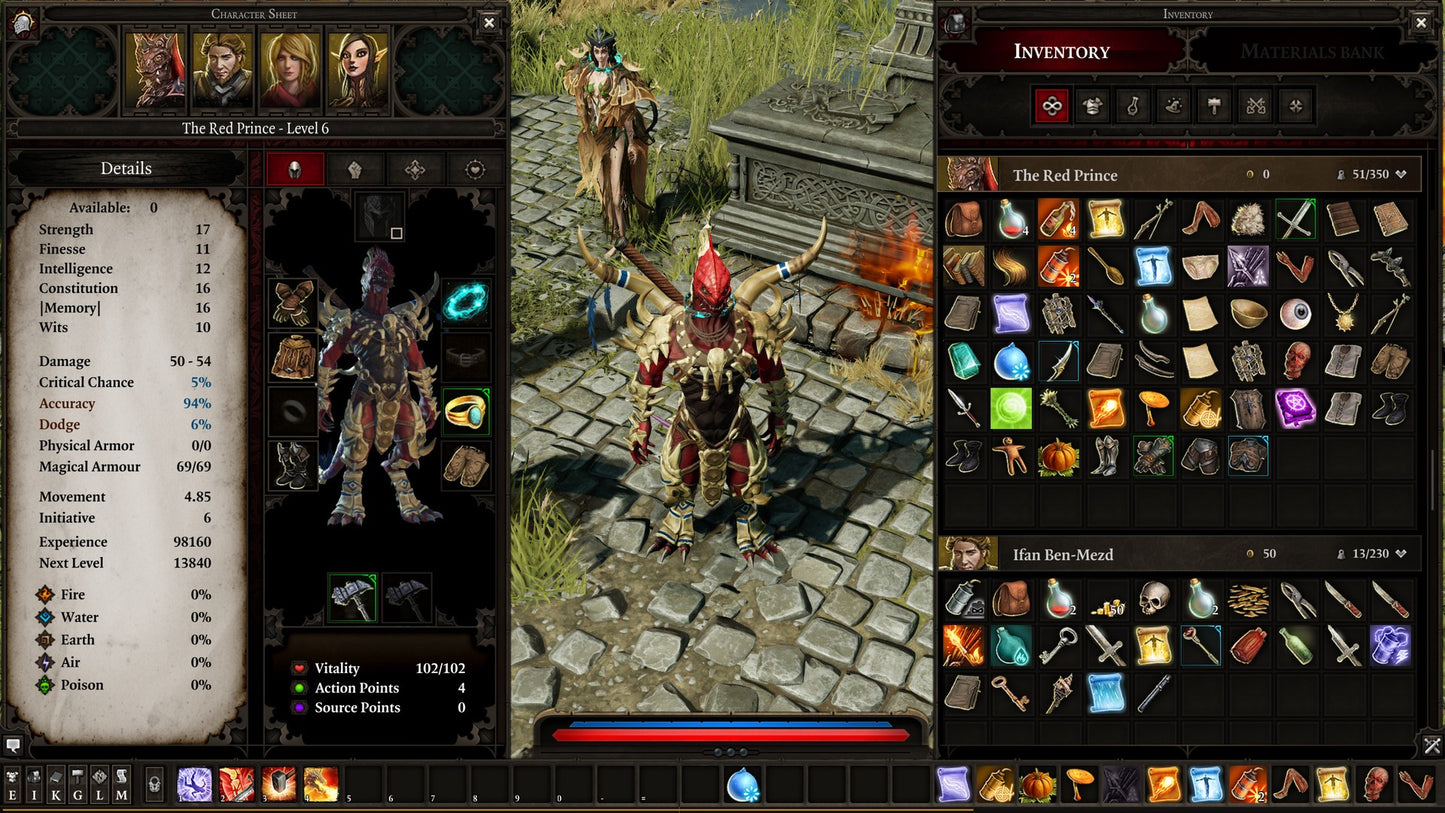
Task: Close the Character Sheet window
Action: pyautogui.click(x=489, y=22)
